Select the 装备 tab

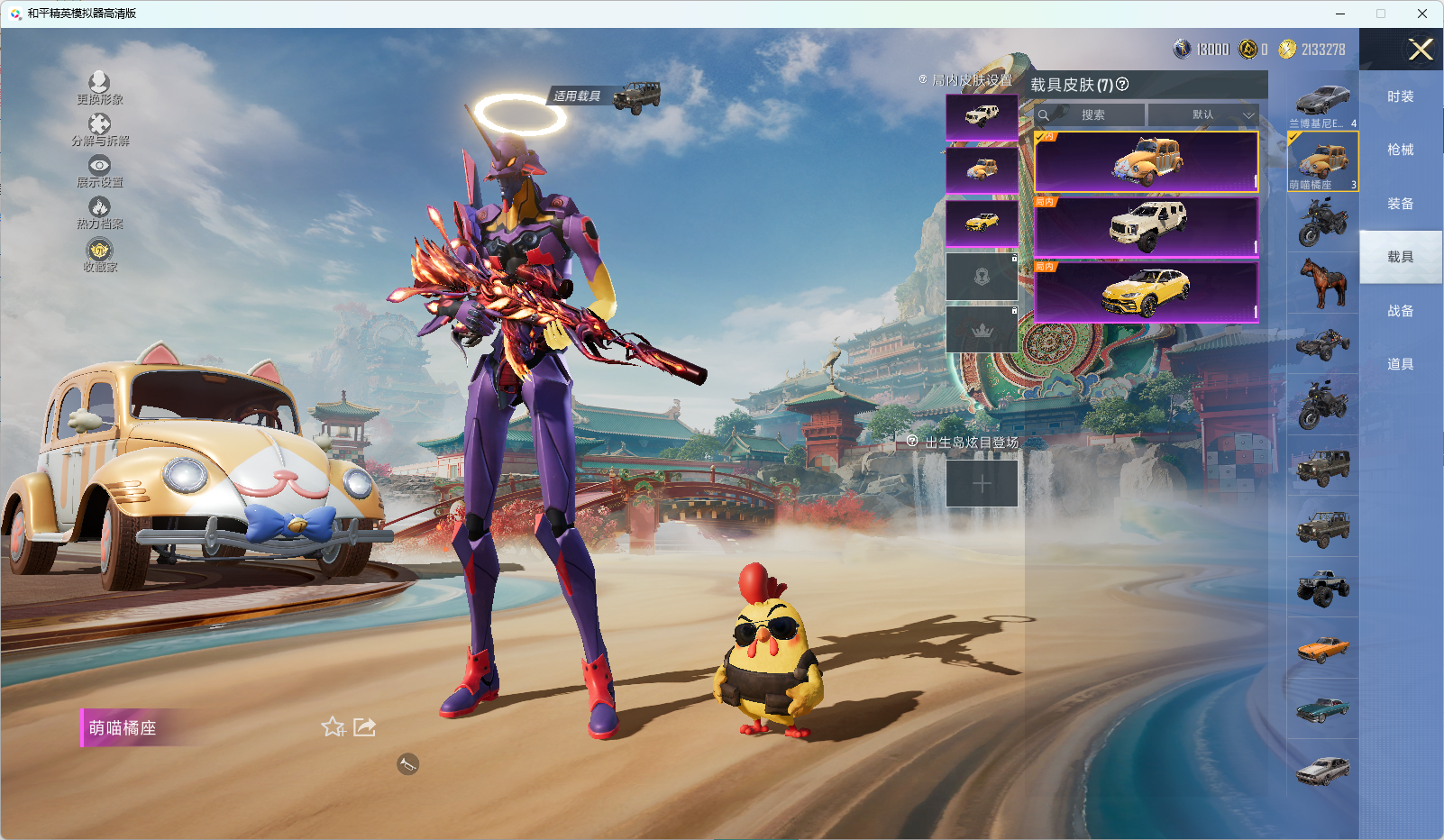pyautogui.click(x=1400, y=204)
